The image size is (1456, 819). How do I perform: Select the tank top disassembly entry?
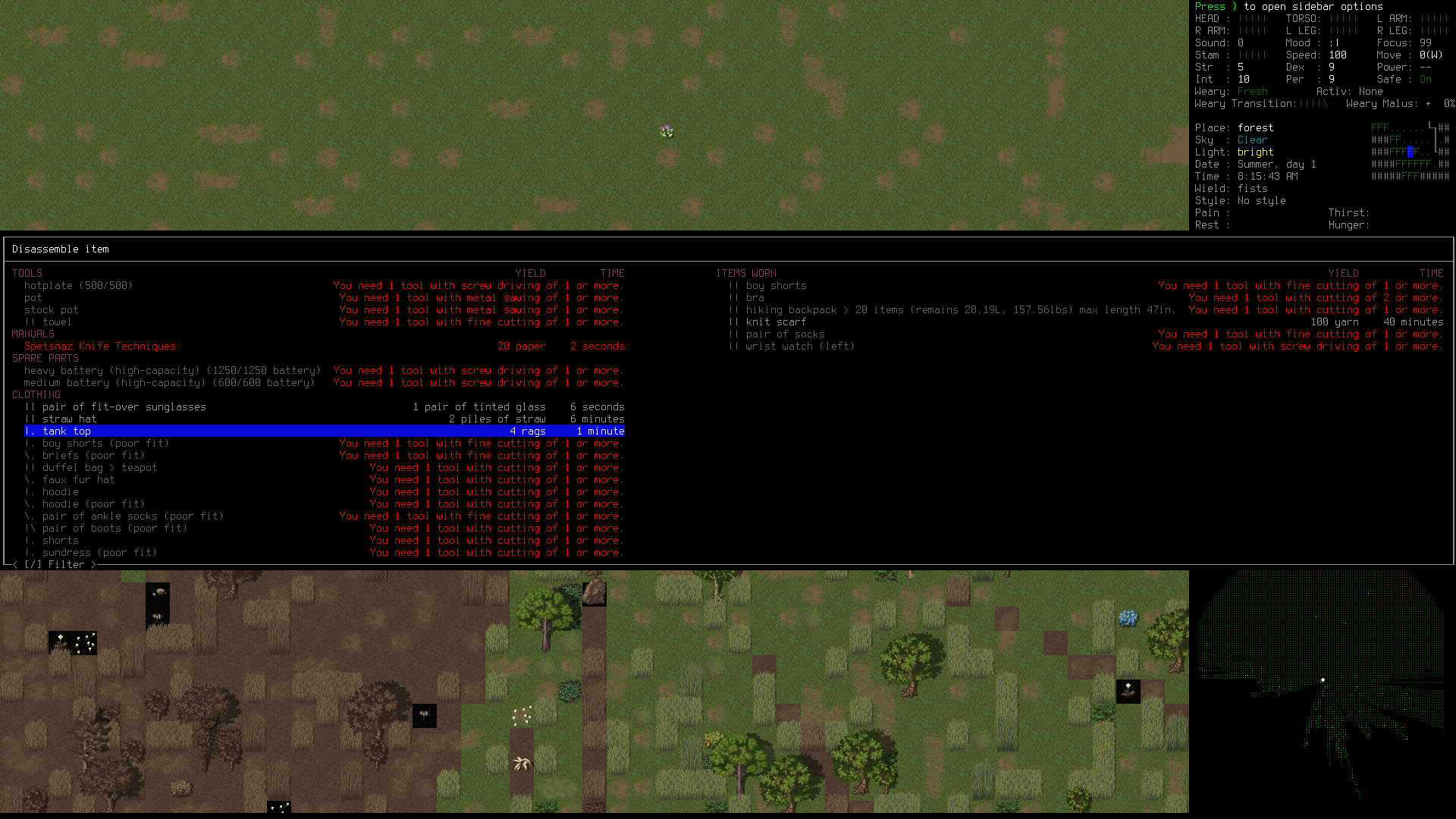[66, 431]
